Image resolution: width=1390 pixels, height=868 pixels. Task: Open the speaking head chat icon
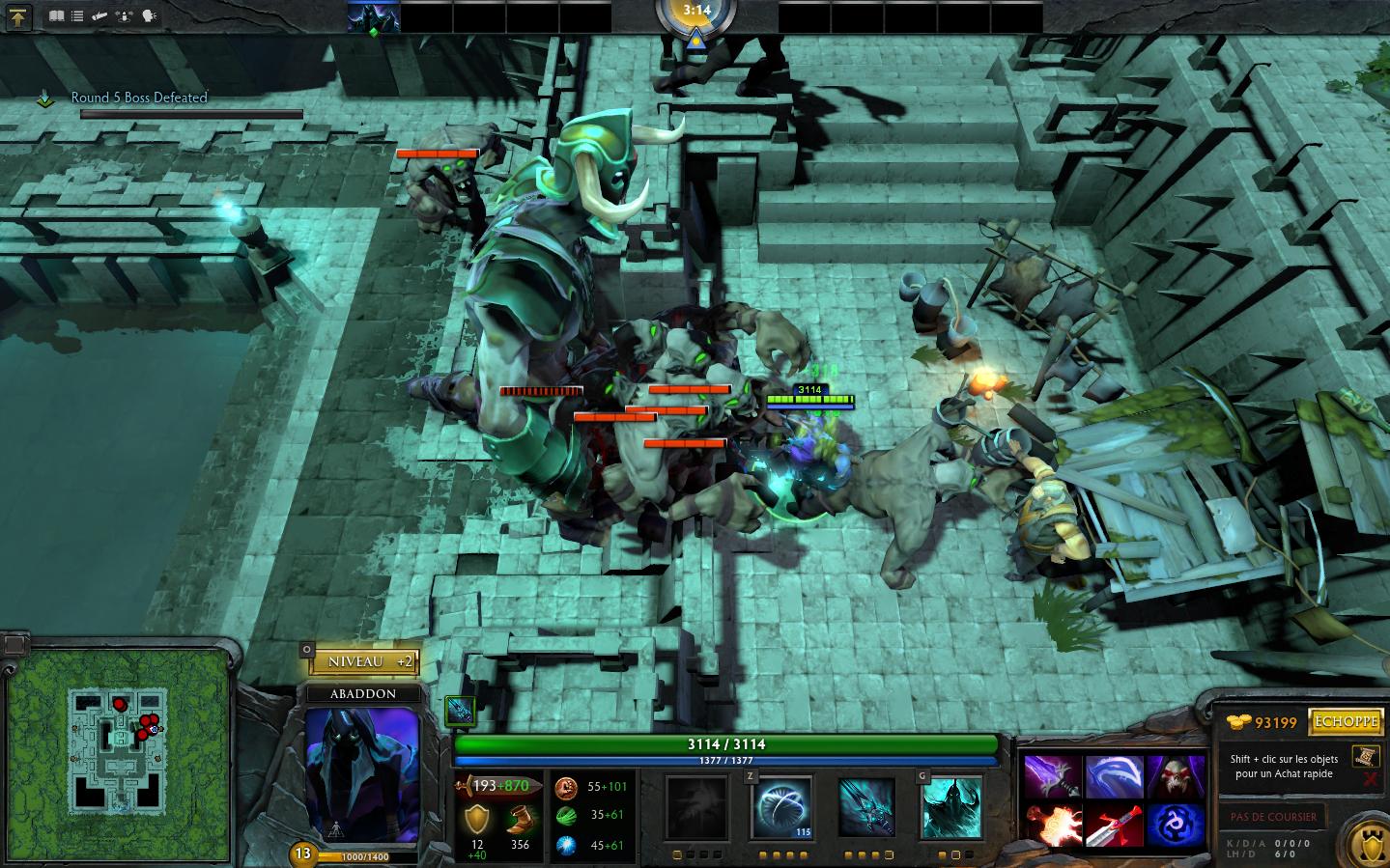(150, 16)
